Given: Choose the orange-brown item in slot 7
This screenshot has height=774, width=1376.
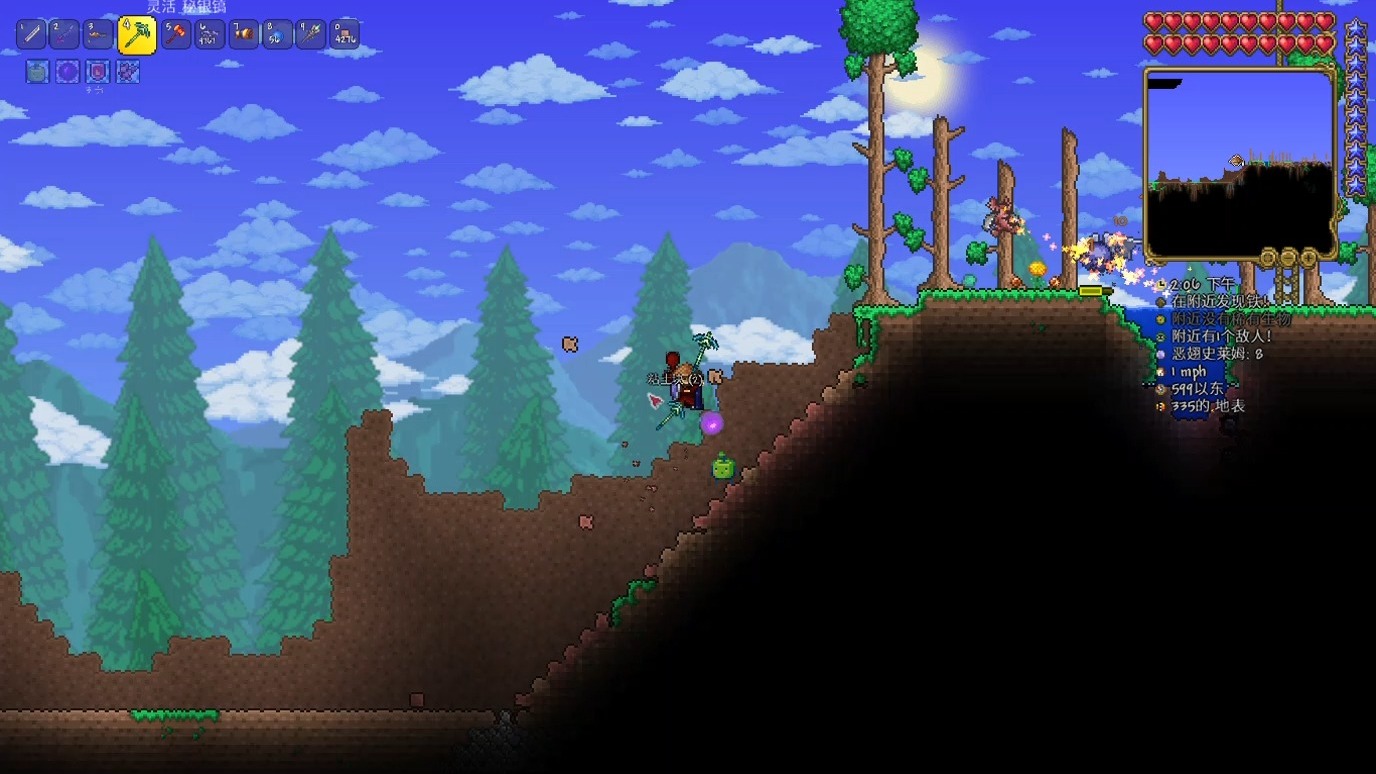Looking at the screenshot, I should click(x=244, y=35).
